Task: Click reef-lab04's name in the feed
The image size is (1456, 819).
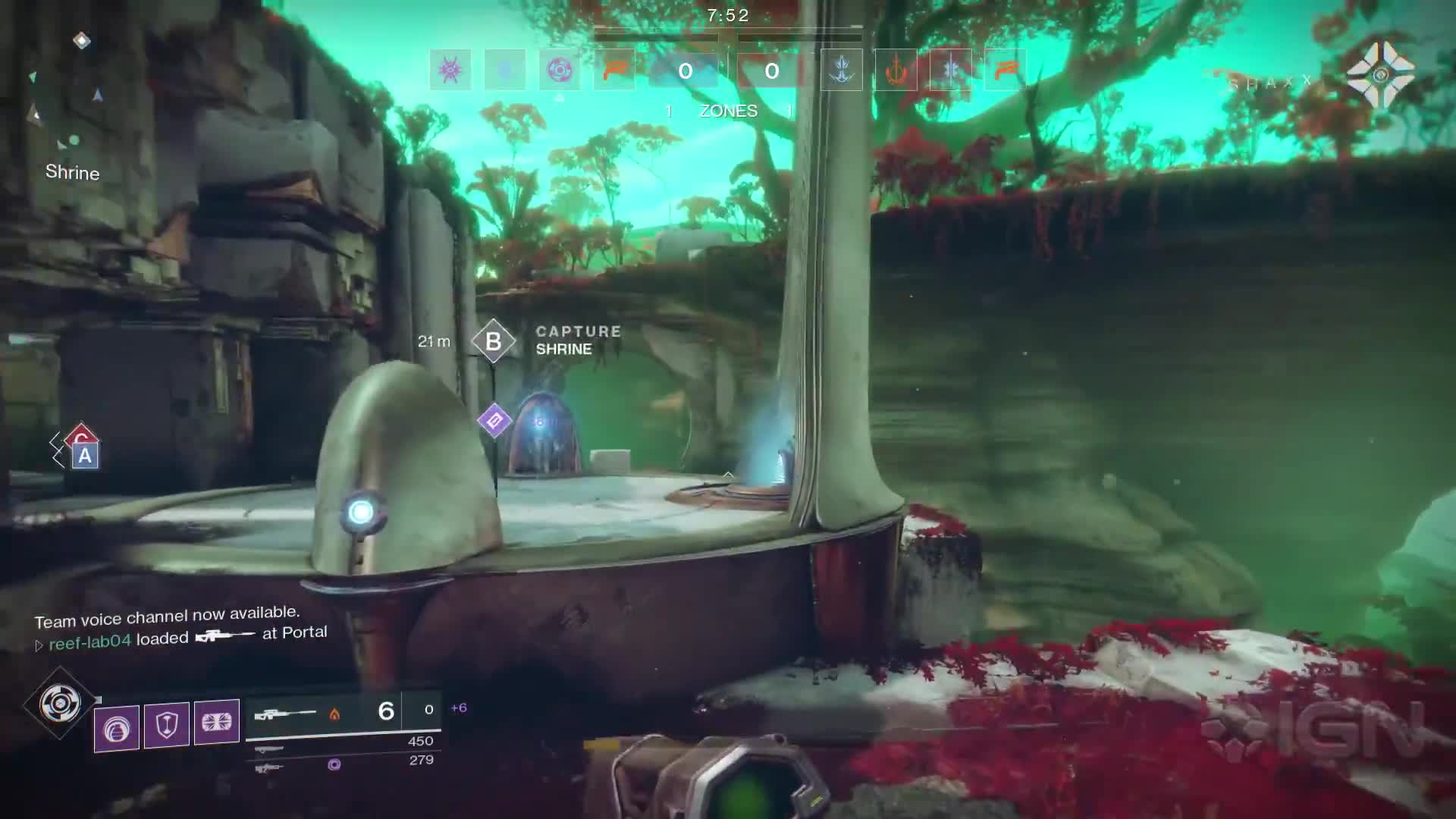Action: [x=89, y=642]
